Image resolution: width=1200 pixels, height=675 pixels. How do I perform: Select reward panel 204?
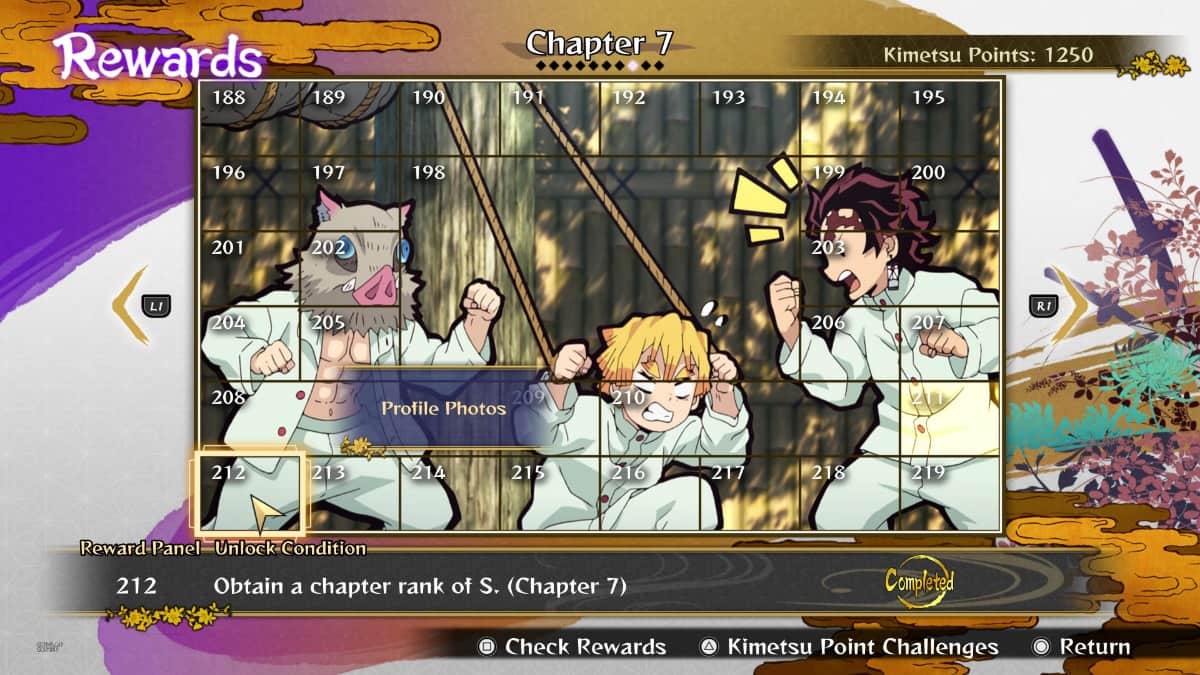(x=250, y=343)
